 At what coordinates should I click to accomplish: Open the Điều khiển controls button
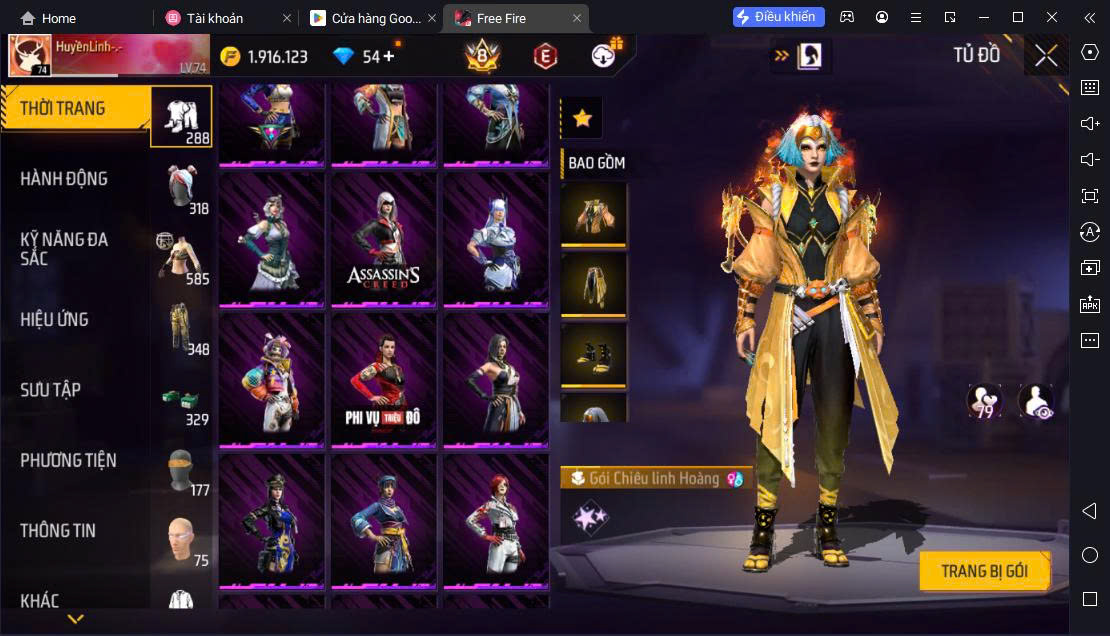tap(779, 17)
